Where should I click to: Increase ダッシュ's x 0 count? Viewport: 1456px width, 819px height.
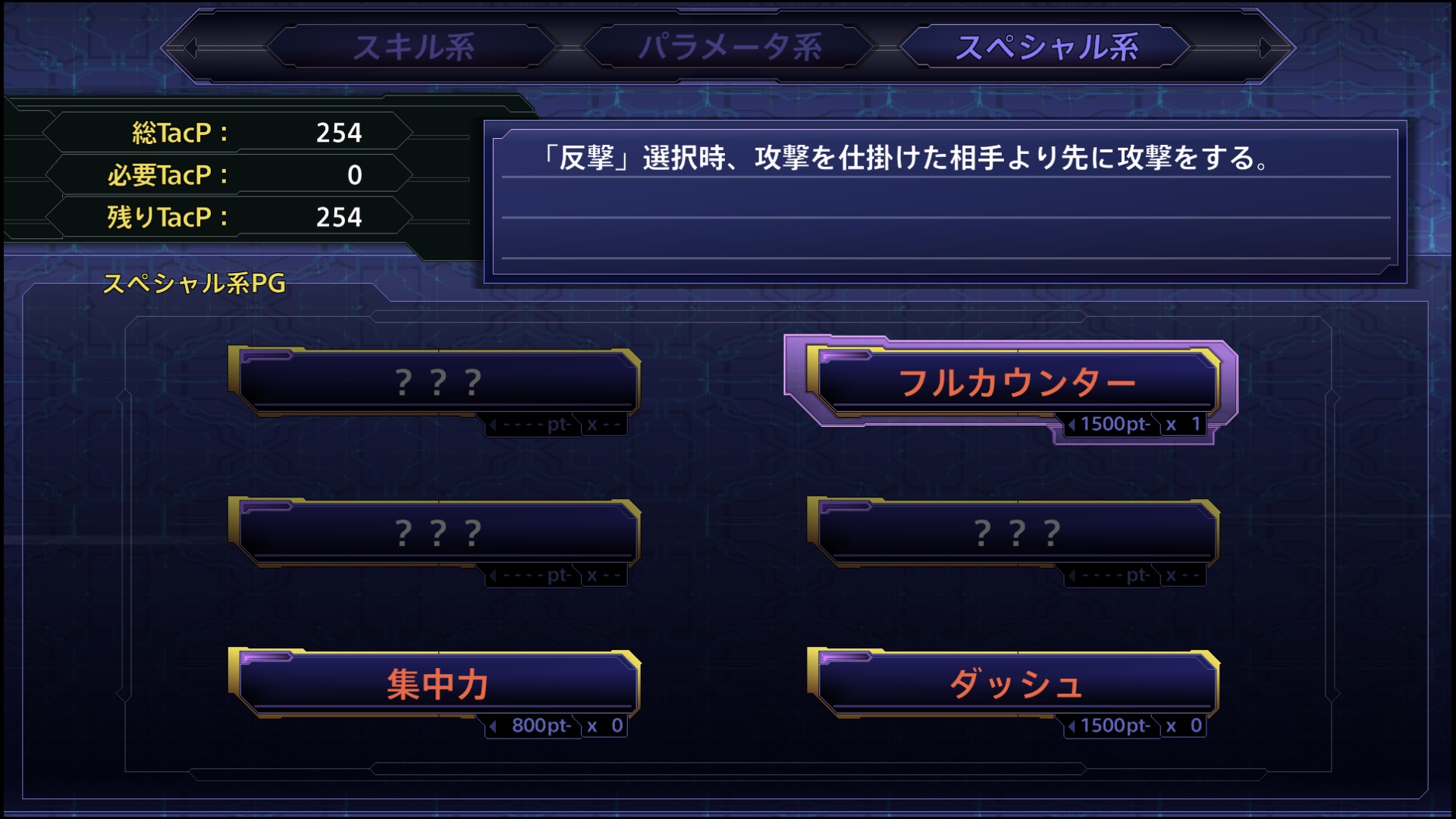1185,726
